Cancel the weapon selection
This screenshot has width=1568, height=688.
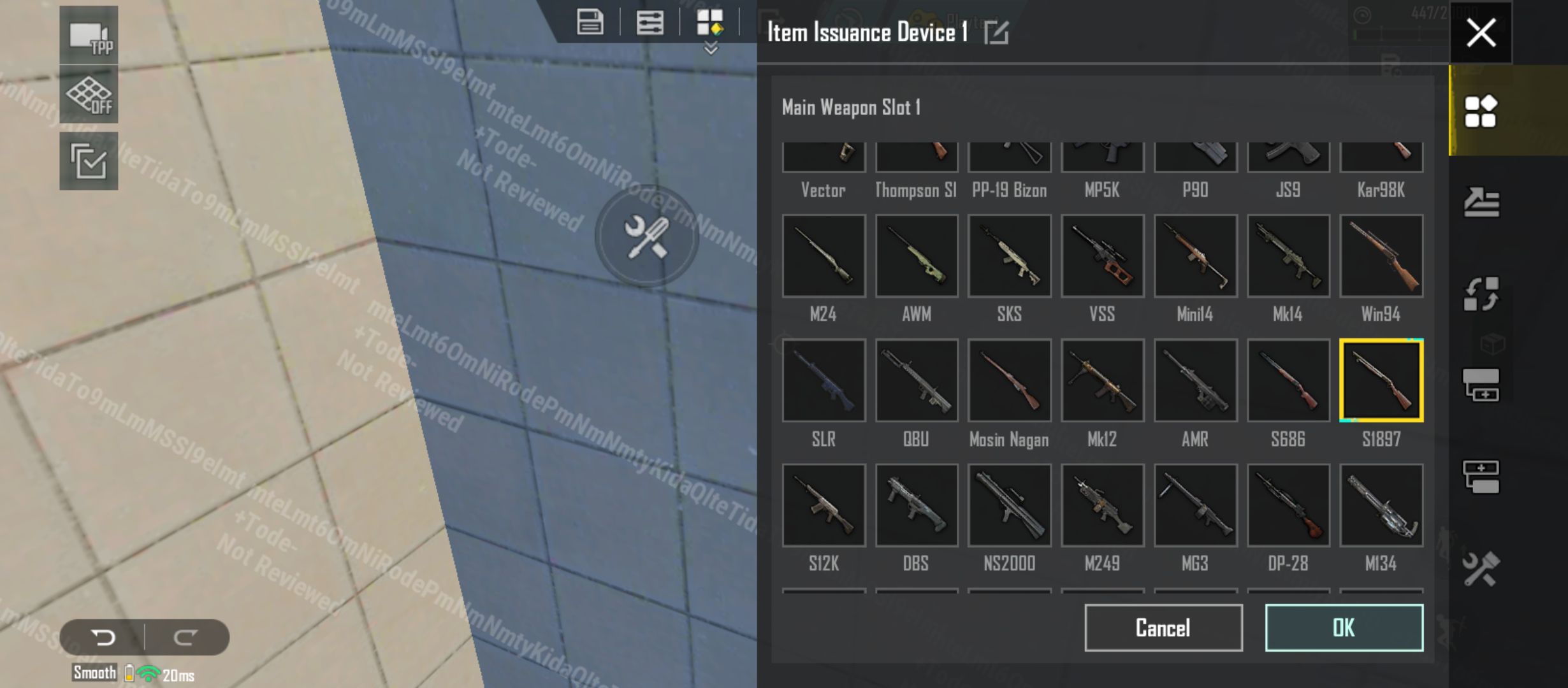click(1164, 627)
